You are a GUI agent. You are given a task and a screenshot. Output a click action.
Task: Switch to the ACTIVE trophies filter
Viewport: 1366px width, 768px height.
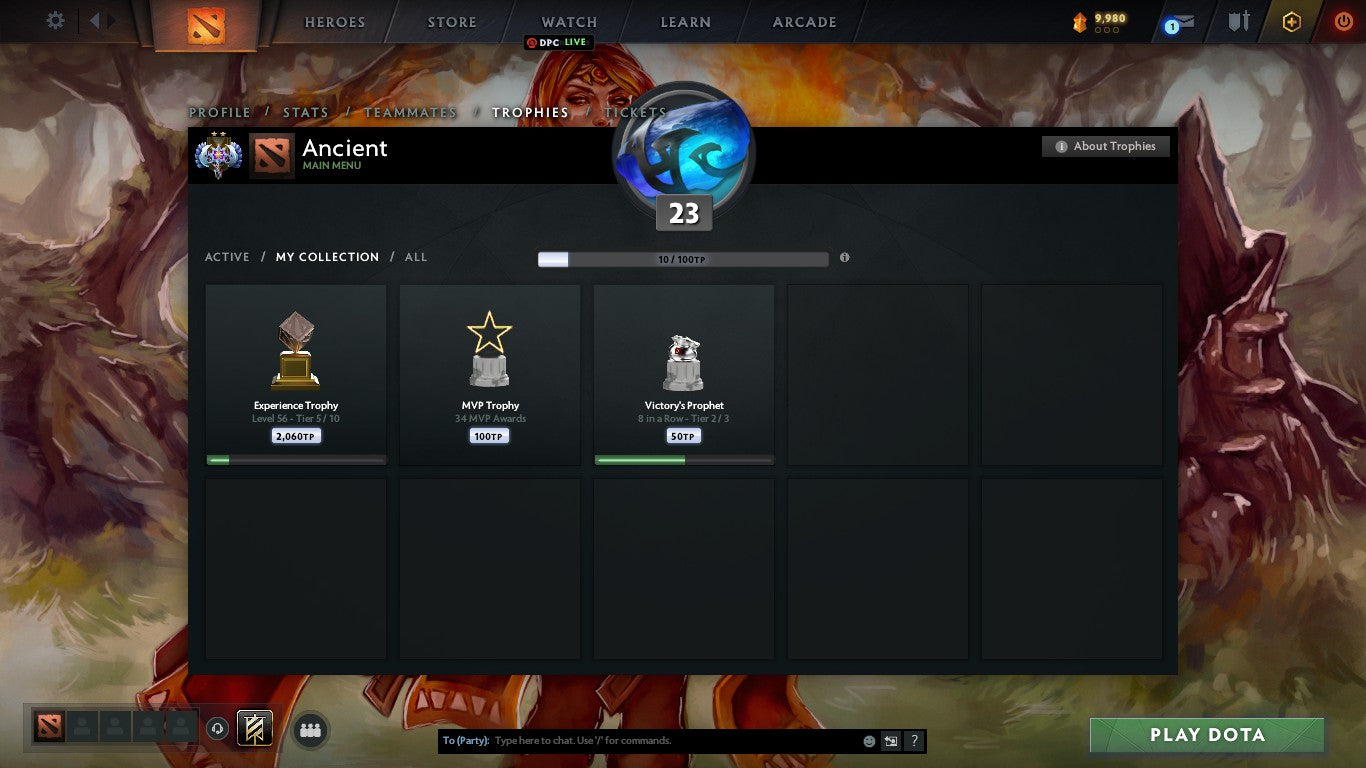(226, 257)
